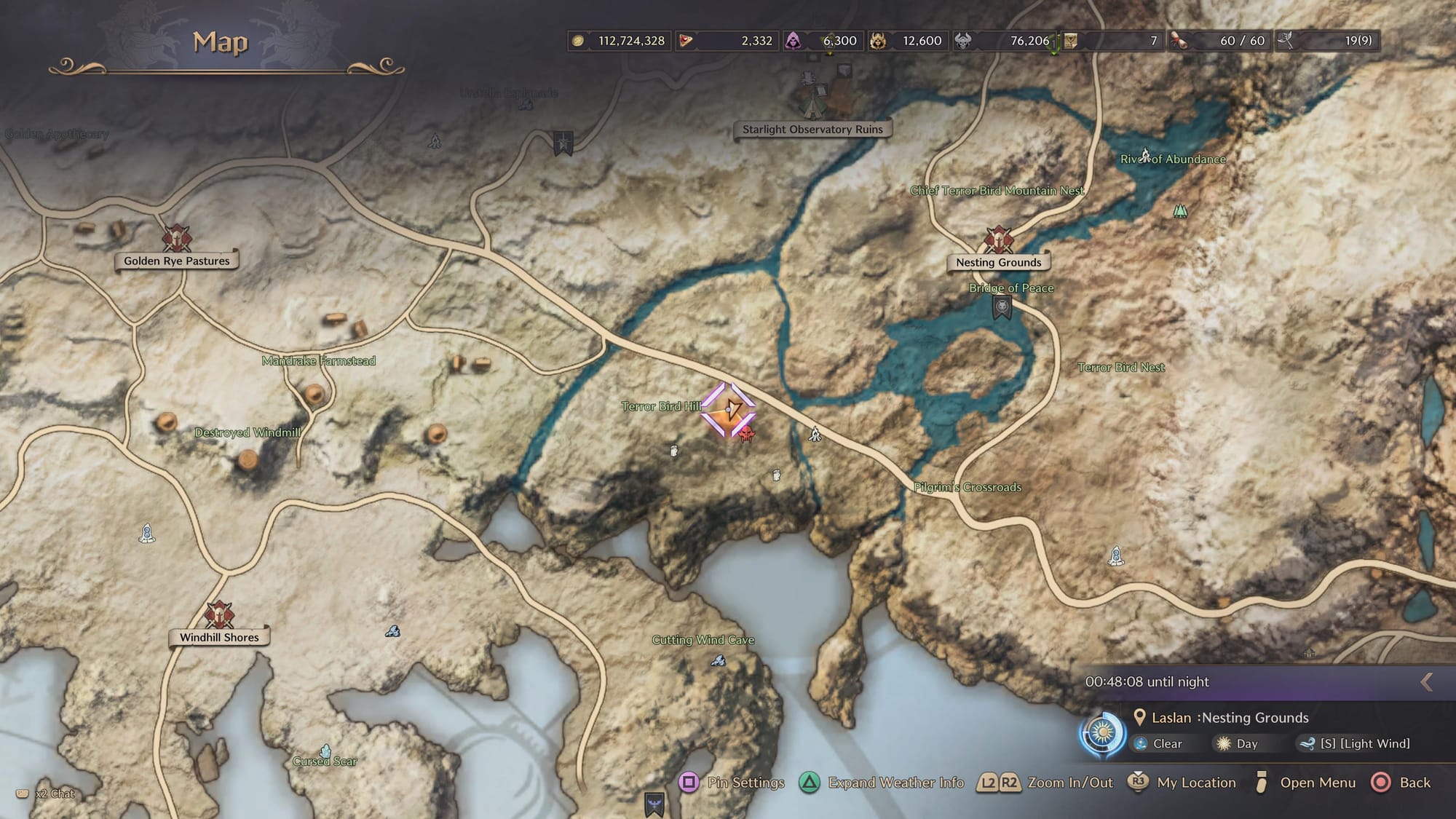This screenshot has height=819, width=1456.
Task: Select the Terror Bird Nest label
Action: click(1120, 368)
